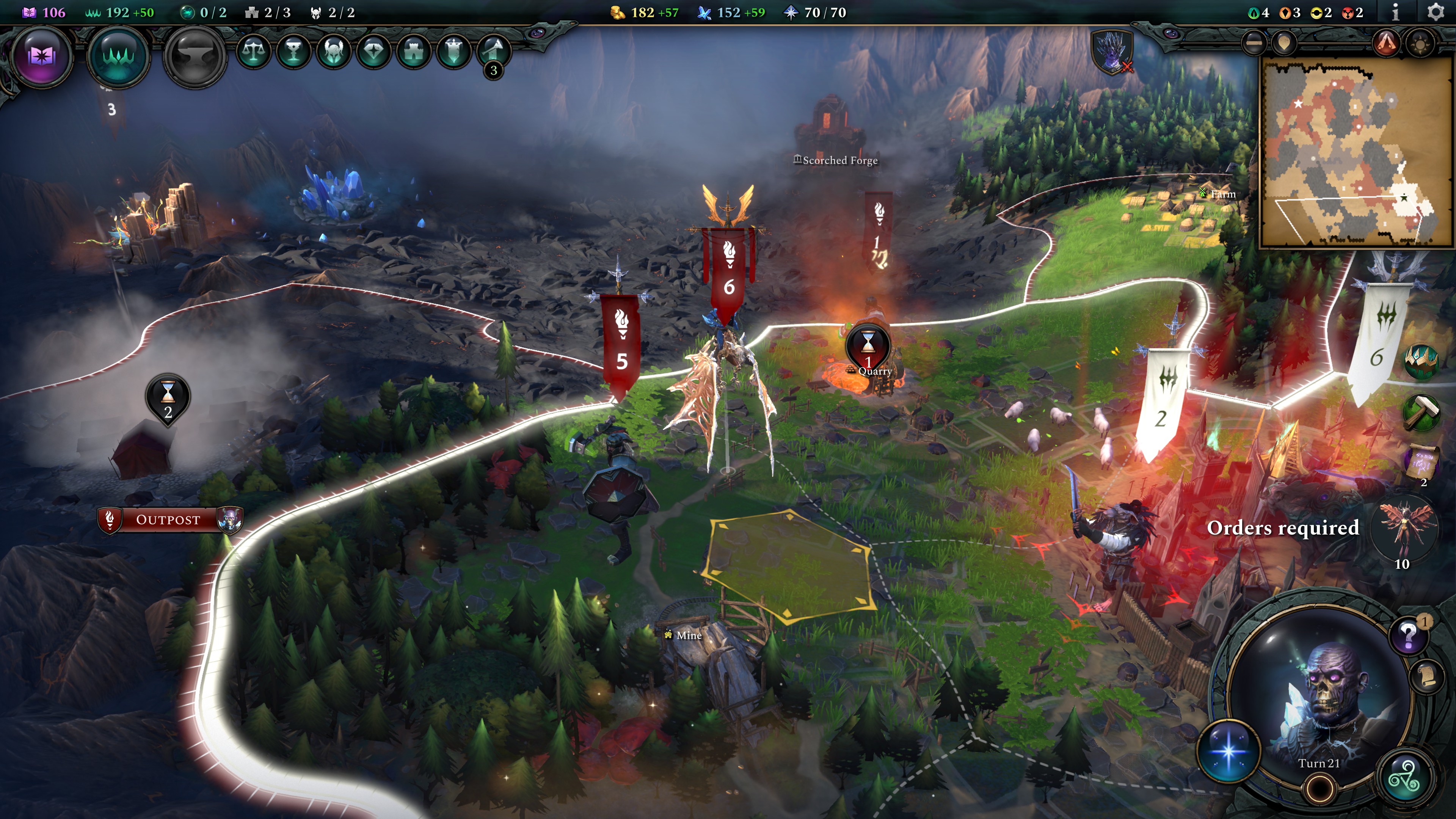Toggle the map pin marker filter

[x=1284, y=43]
